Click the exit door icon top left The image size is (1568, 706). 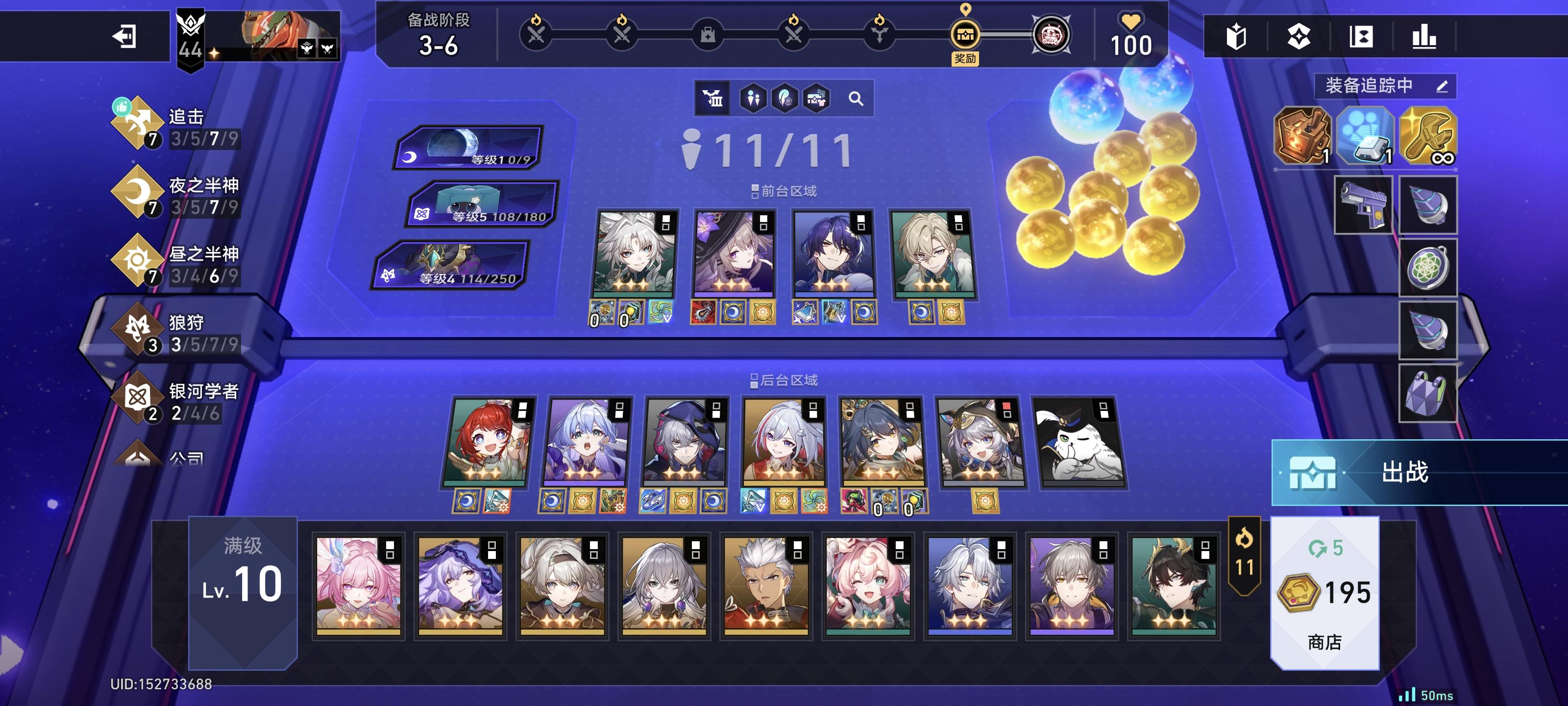click(x=125, y=37)
